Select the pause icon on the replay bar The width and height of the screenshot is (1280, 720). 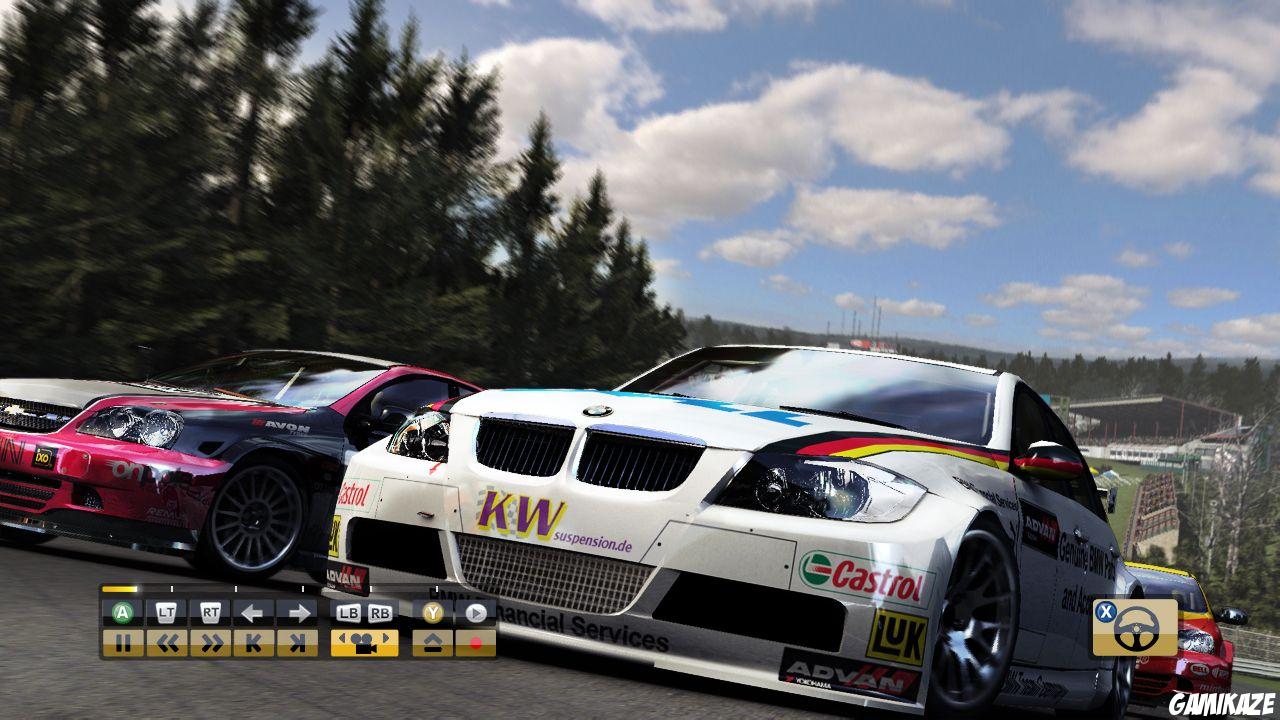pyautogui.click(x=125, y=643)
